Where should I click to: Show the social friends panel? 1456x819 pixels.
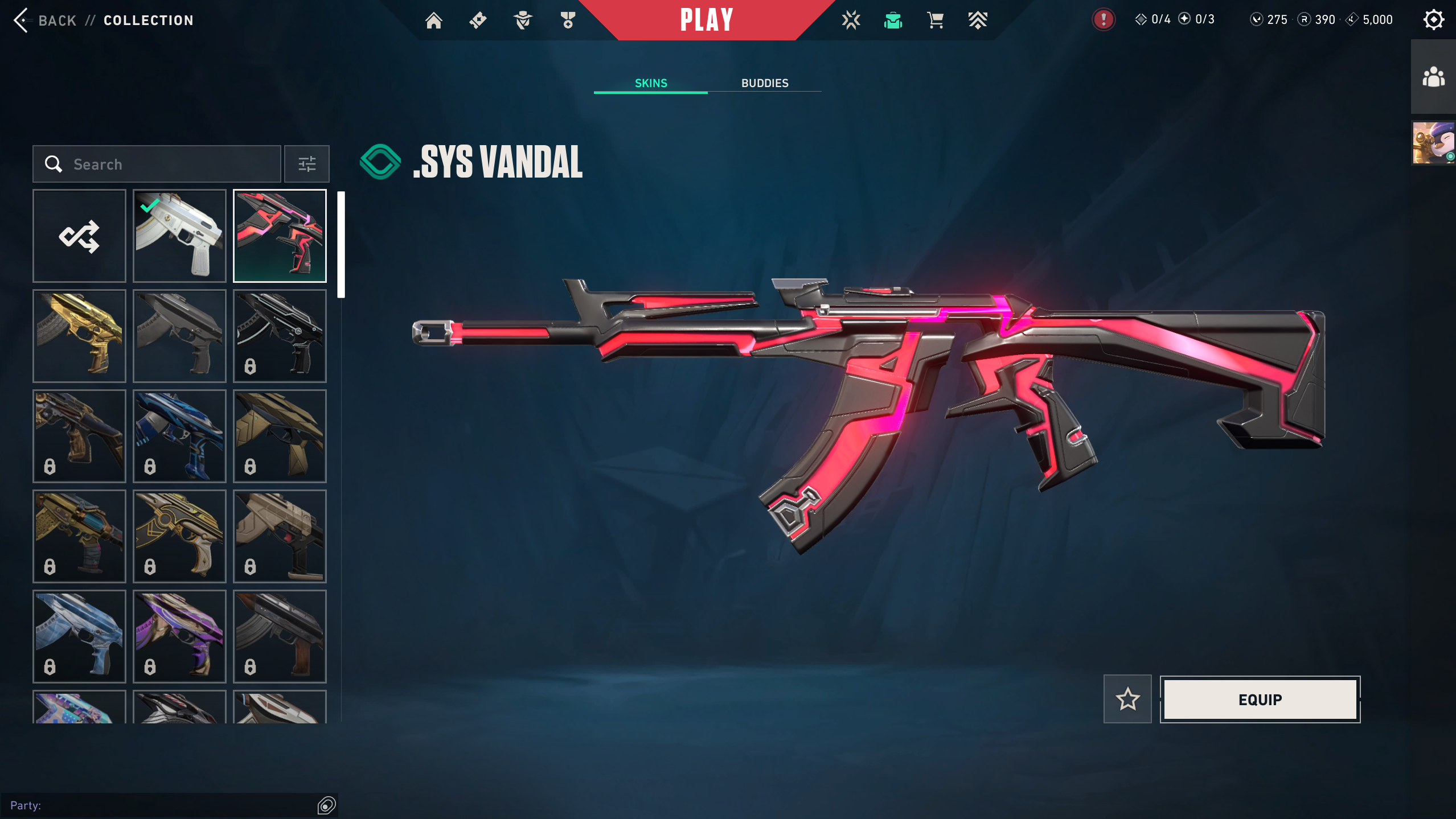[x=1433, y=77]
